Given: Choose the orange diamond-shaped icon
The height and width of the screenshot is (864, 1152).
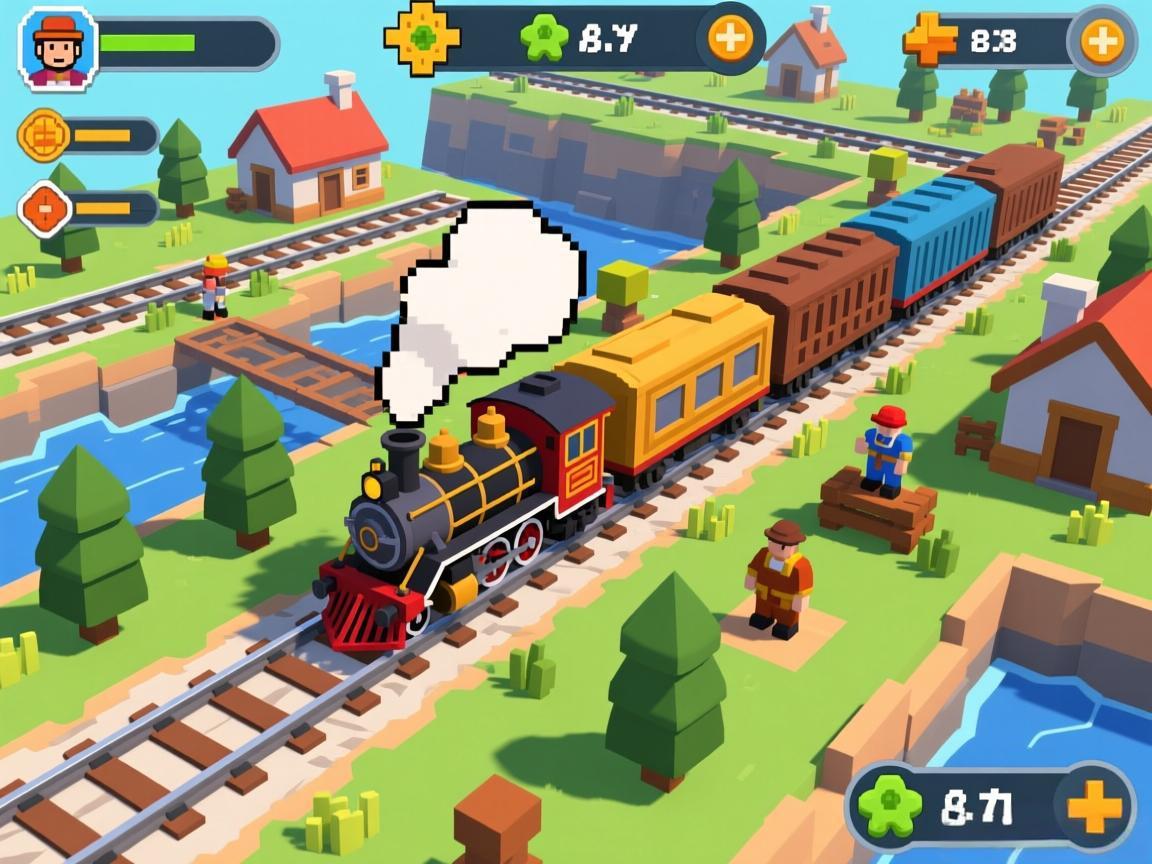Looking at the screenshot, I should click(x=46, y=208).
